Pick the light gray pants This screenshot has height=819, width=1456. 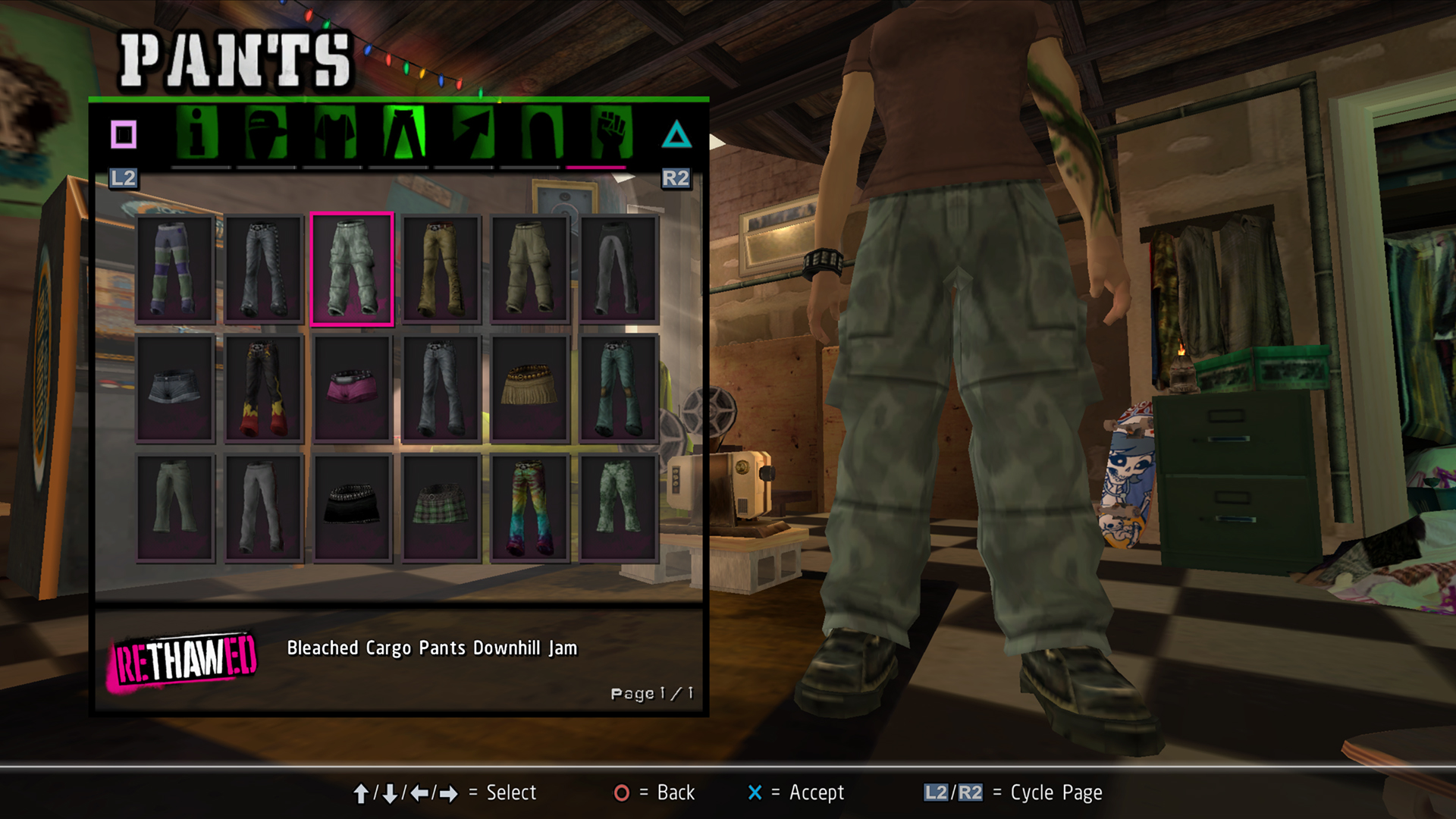264,507
